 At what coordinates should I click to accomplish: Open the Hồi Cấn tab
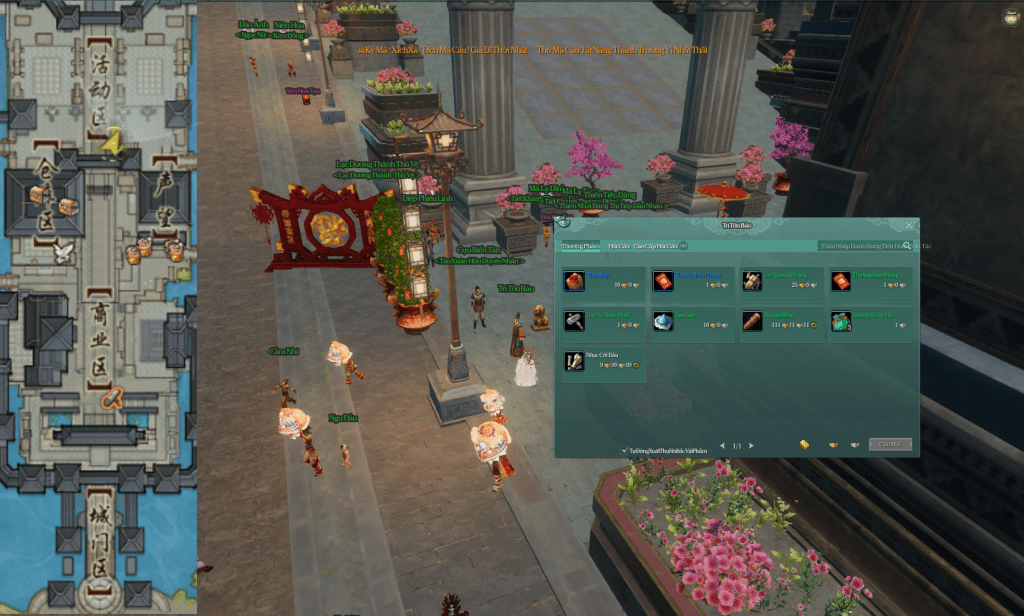[x=618, y=245]
